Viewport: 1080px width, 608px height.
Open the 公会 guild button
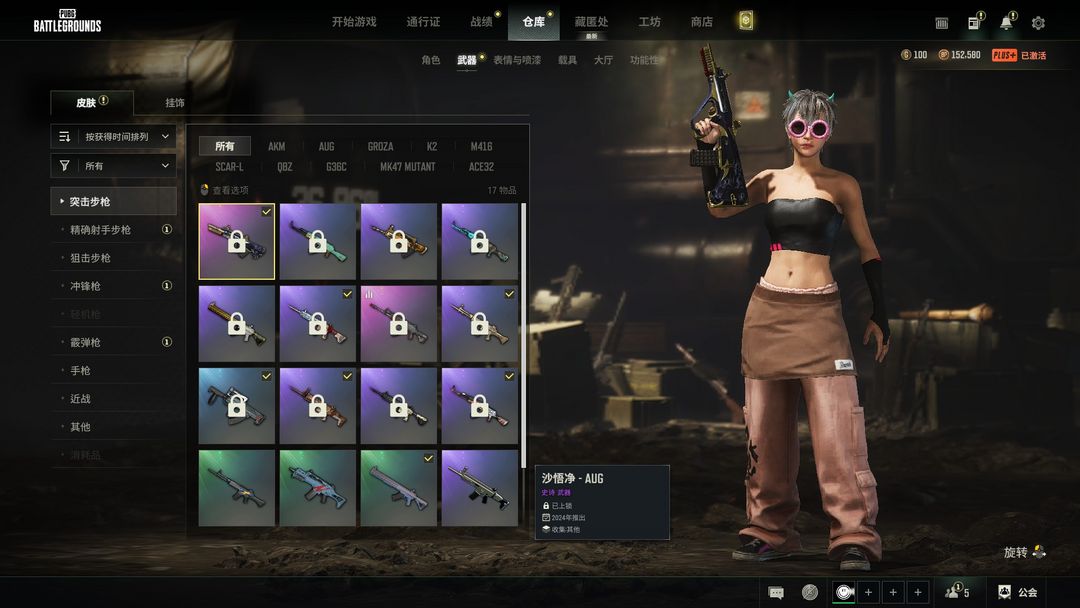1018,592
